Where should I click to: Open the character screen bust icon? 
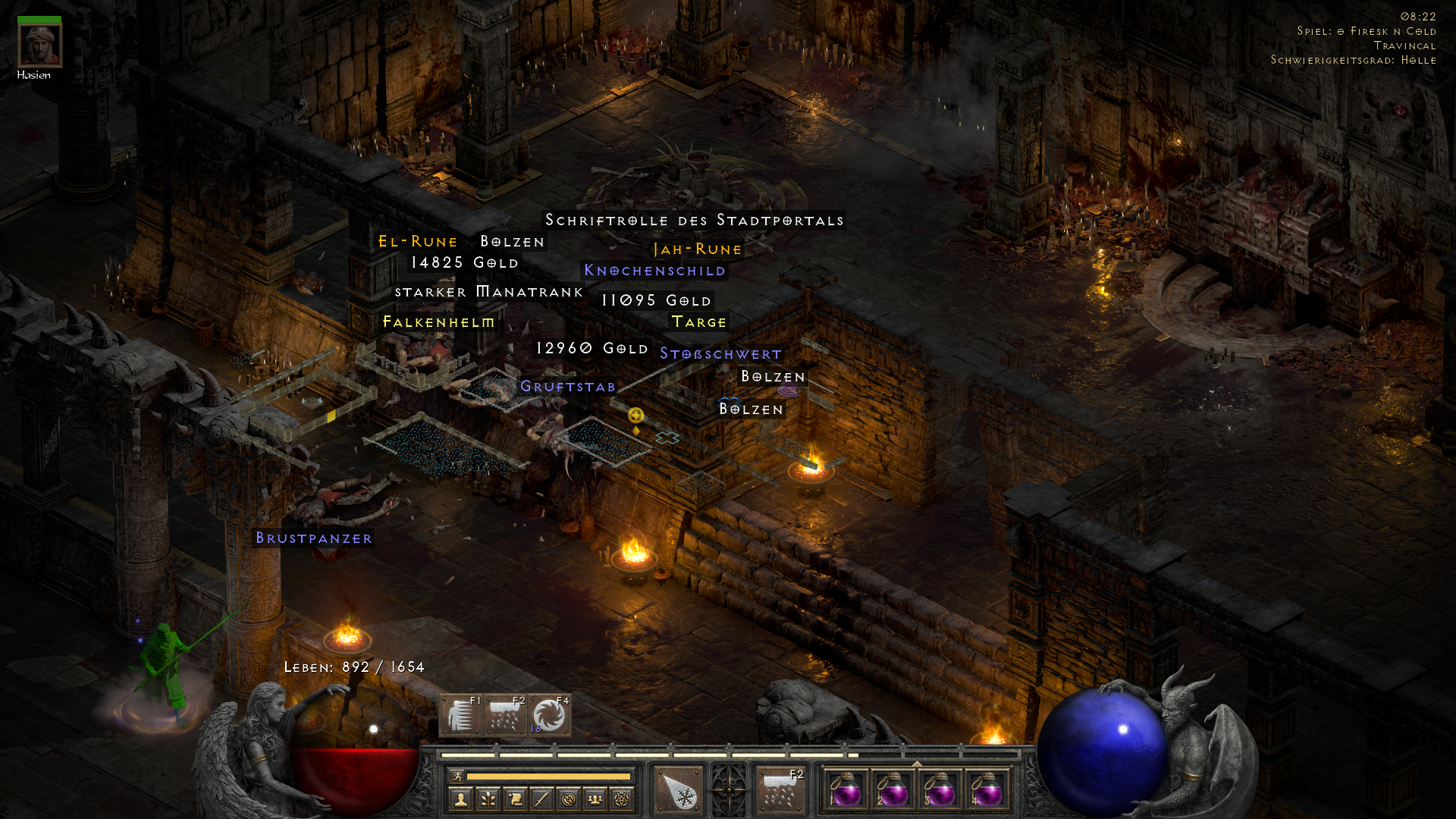coord(460,798)
